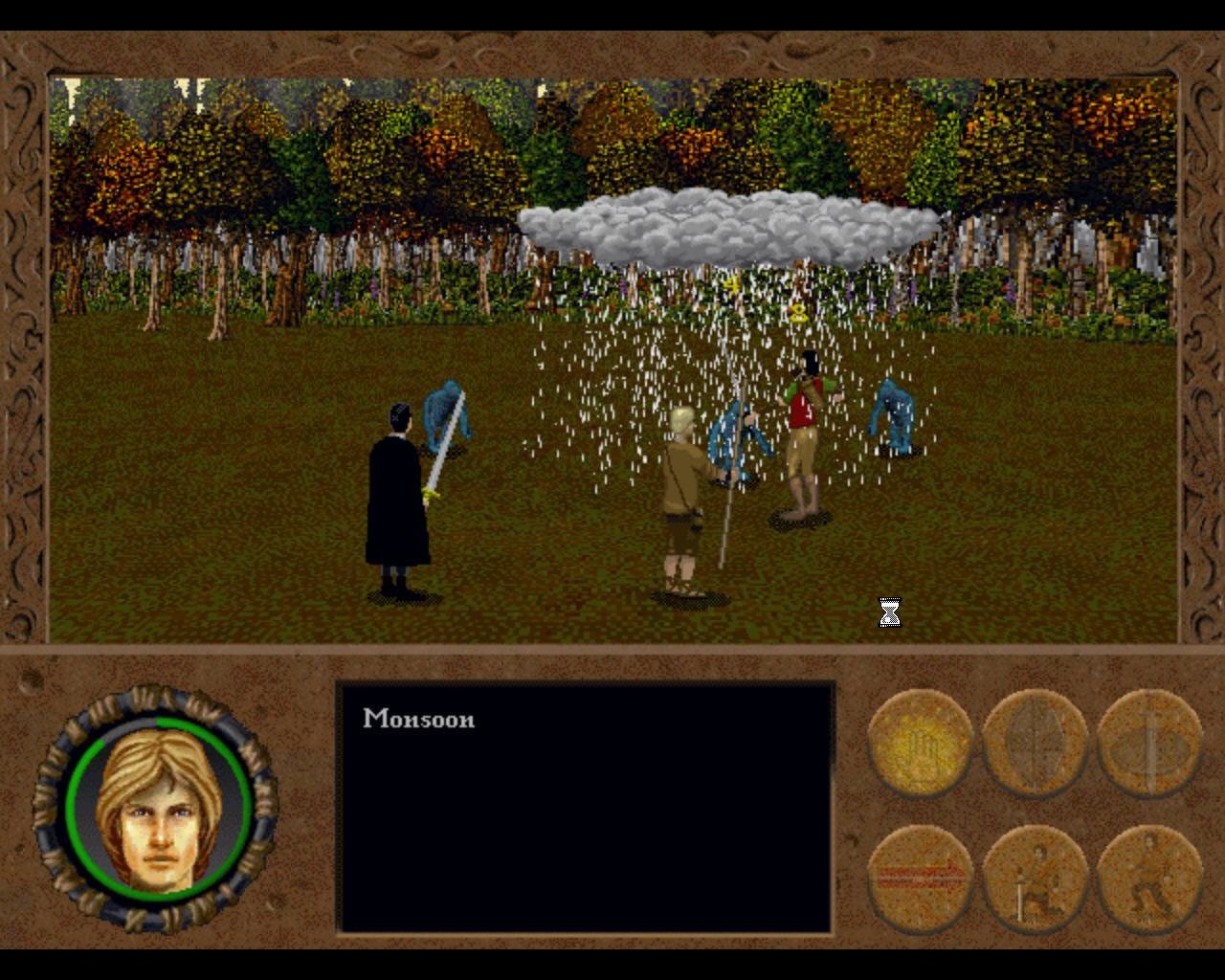Select the shield defend button

tap(1035, 743)
